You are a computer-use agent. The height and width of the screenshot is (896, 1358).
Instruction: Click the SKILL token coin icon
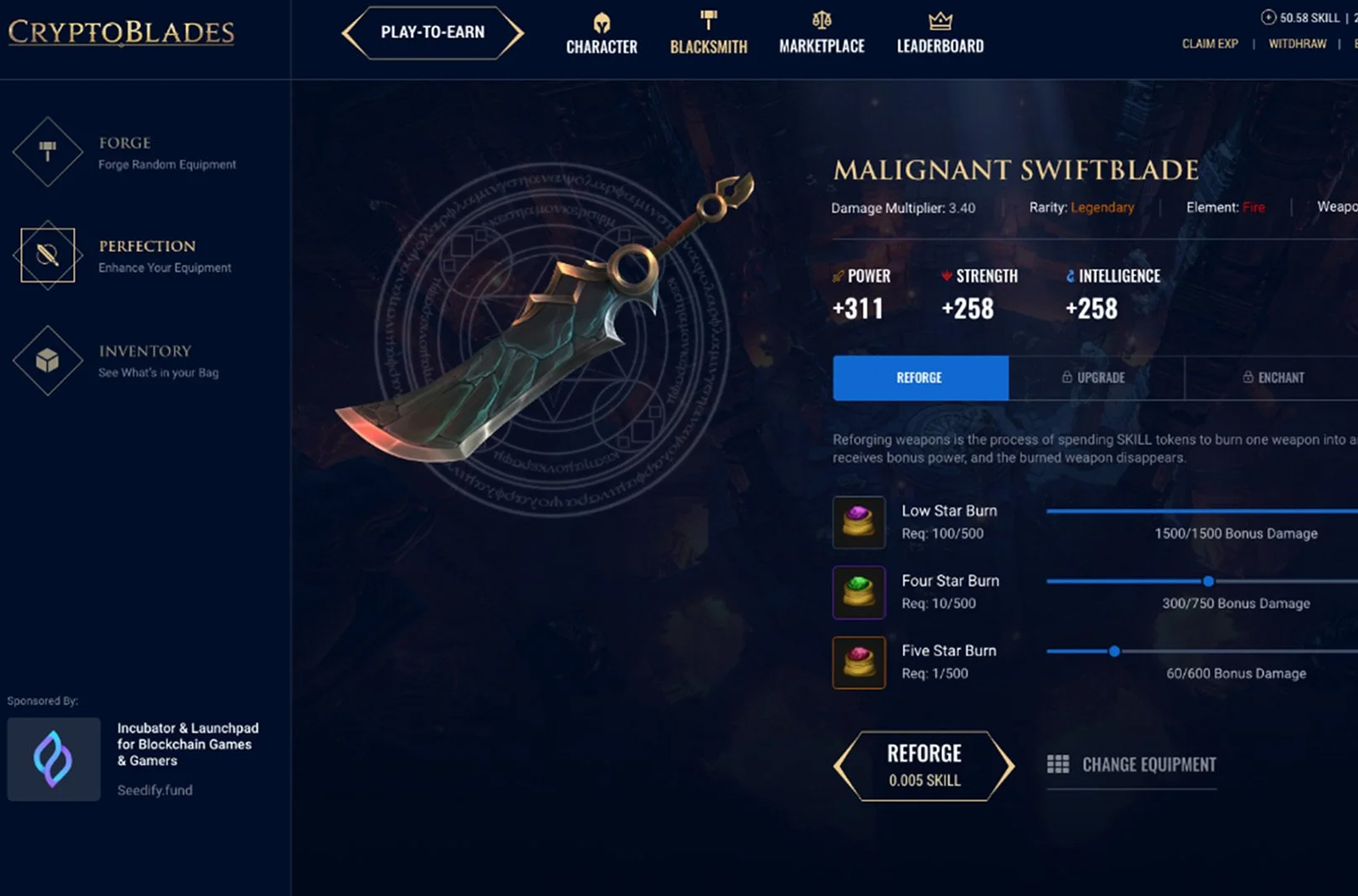[x=1268, y=16]
